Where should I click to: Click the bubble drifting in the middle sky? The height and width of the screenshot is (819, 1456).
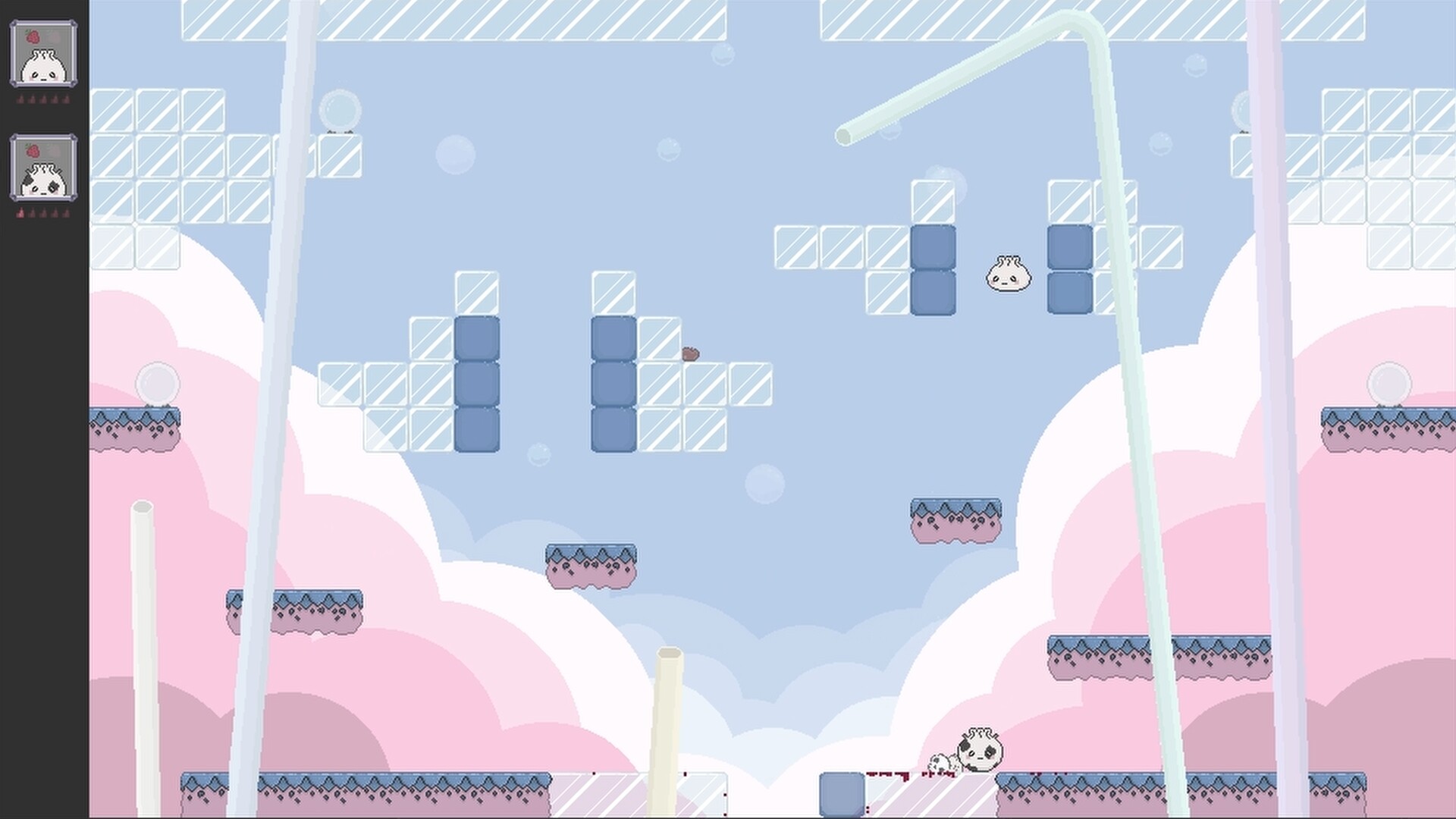tap(764, 484)
